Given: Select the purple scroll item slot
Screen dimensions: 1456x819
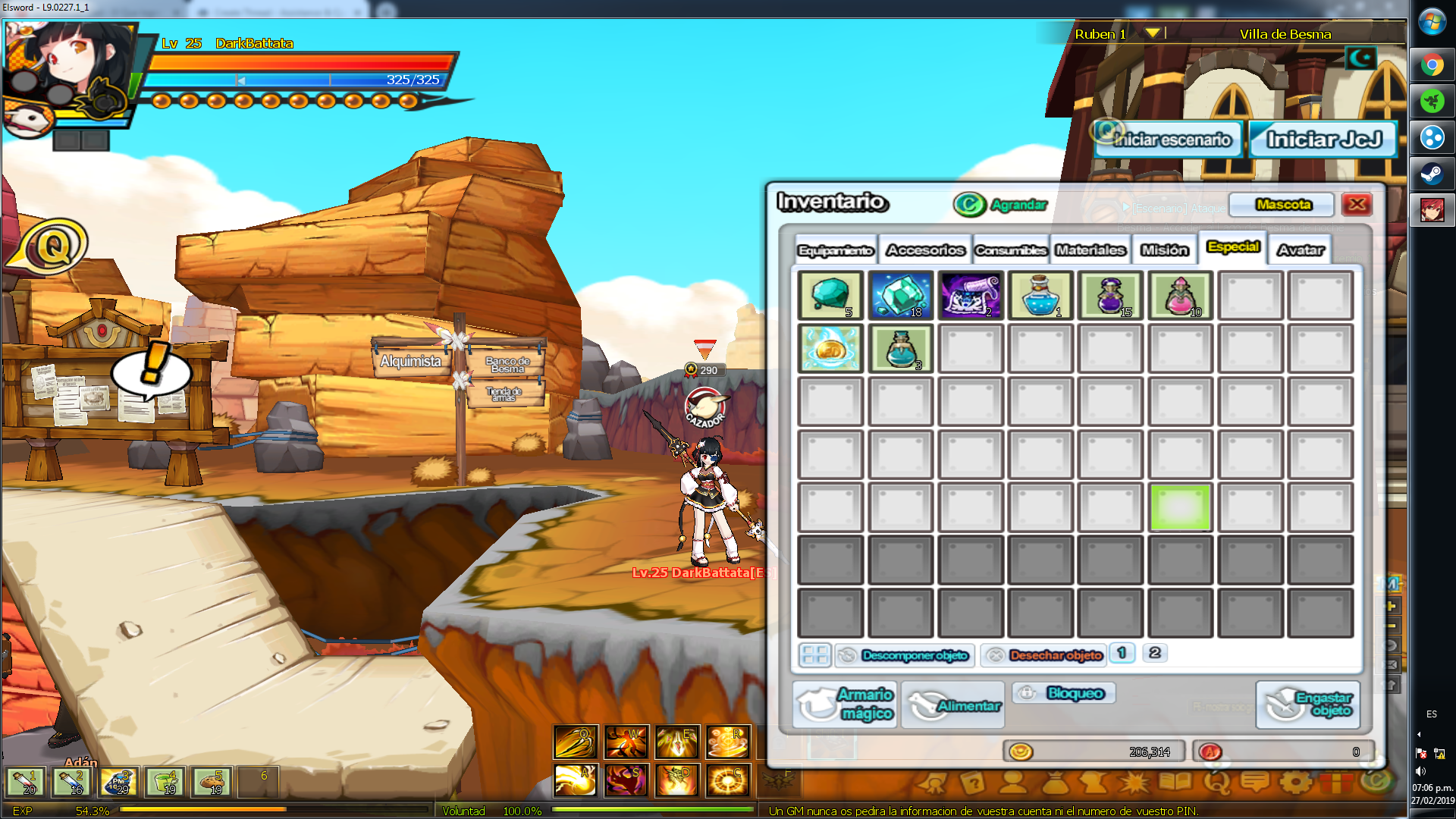Looking at the screenshot, I should 971,295.
